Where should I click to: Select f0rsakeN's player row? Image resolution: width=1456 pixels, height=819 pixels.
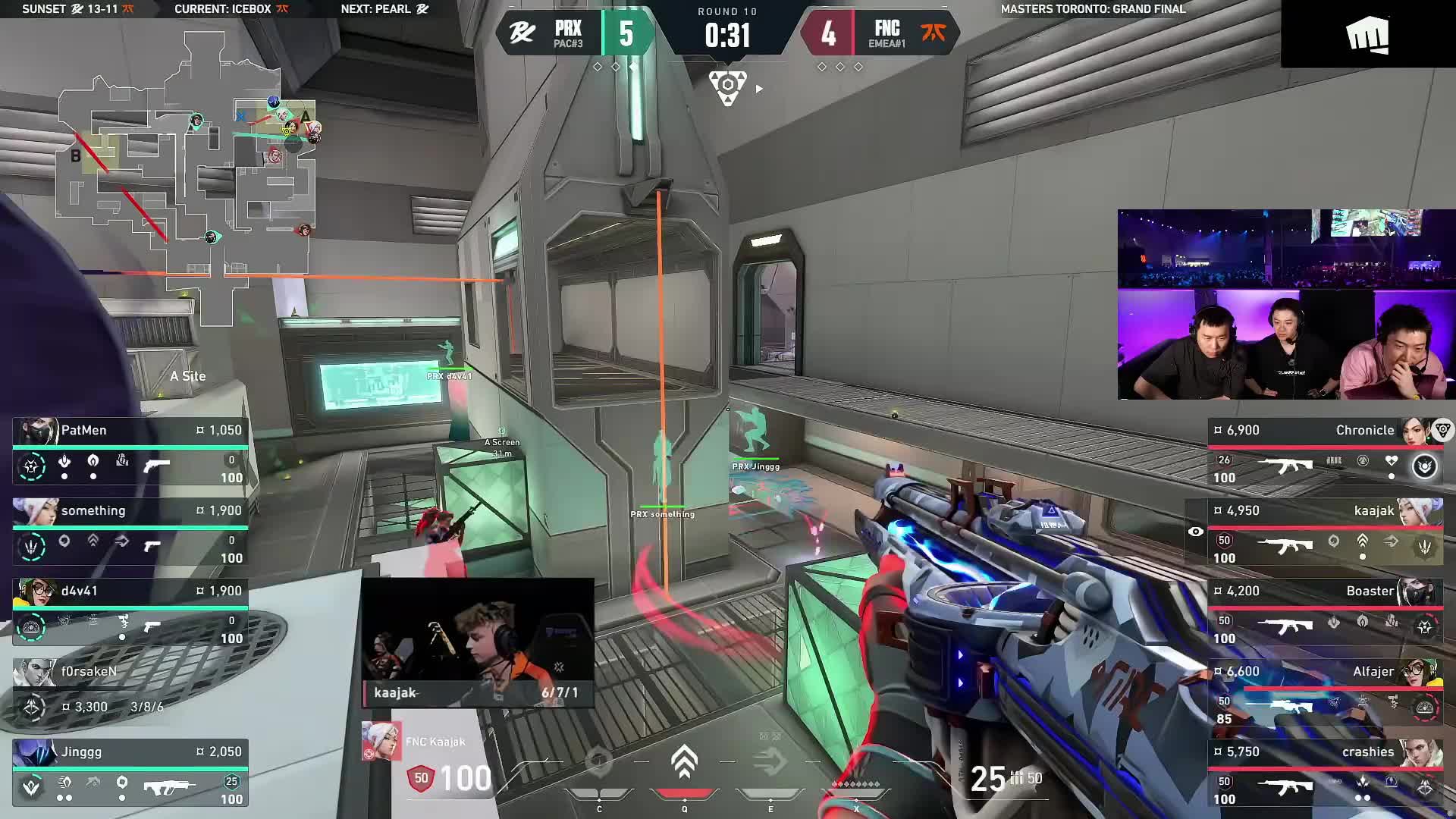[130, 690]
